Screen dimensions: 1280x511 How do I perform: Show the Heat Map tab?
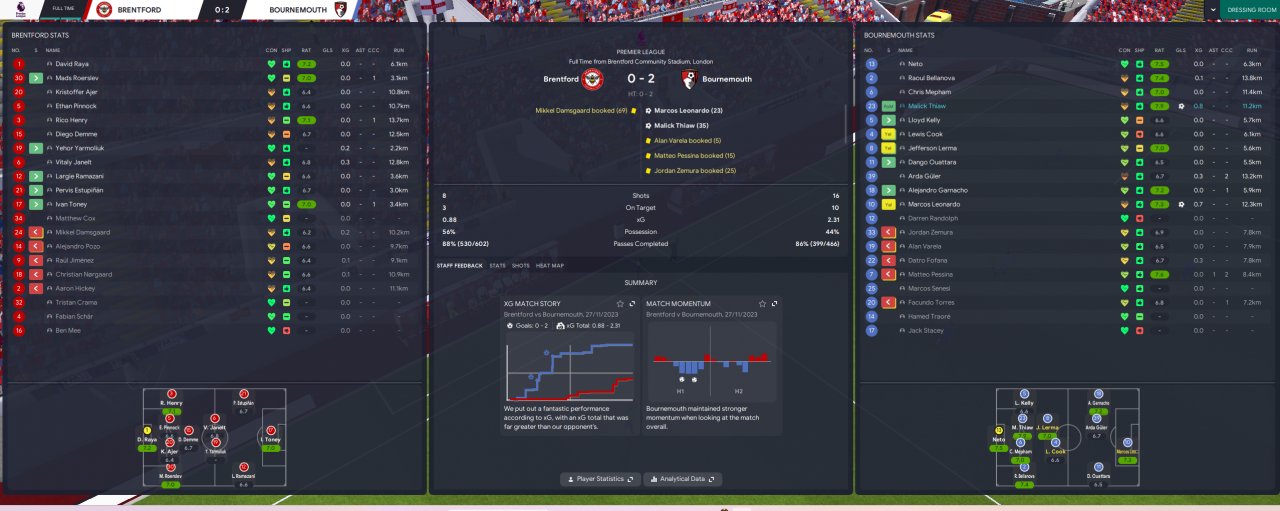pyautogui.click(x=550, y=266)
